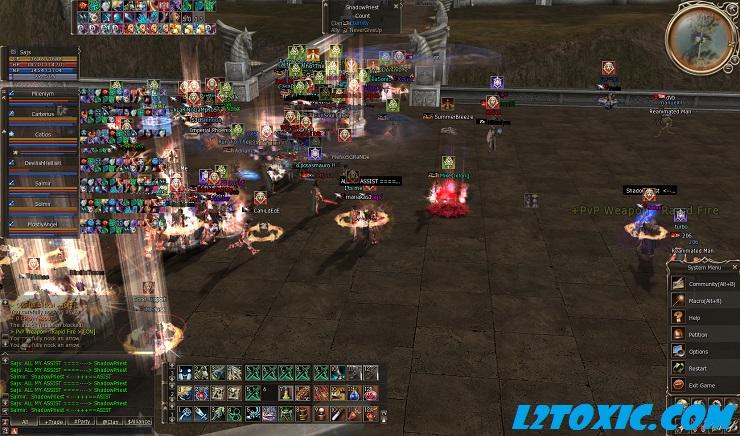740x436 pixels.
Task: Show the @Clan chat tab
Action: point(110,422)
